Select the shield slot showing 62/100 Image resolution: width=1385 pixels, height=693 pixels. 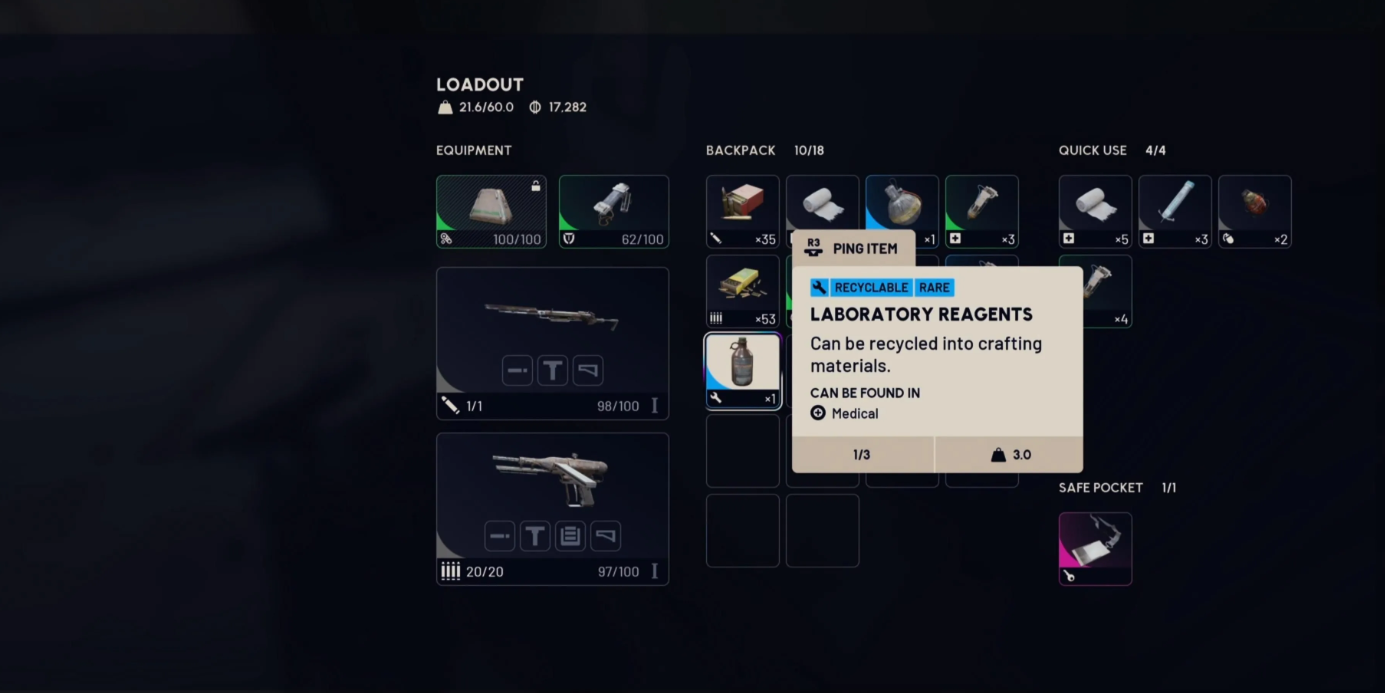(x=613, y=211)
